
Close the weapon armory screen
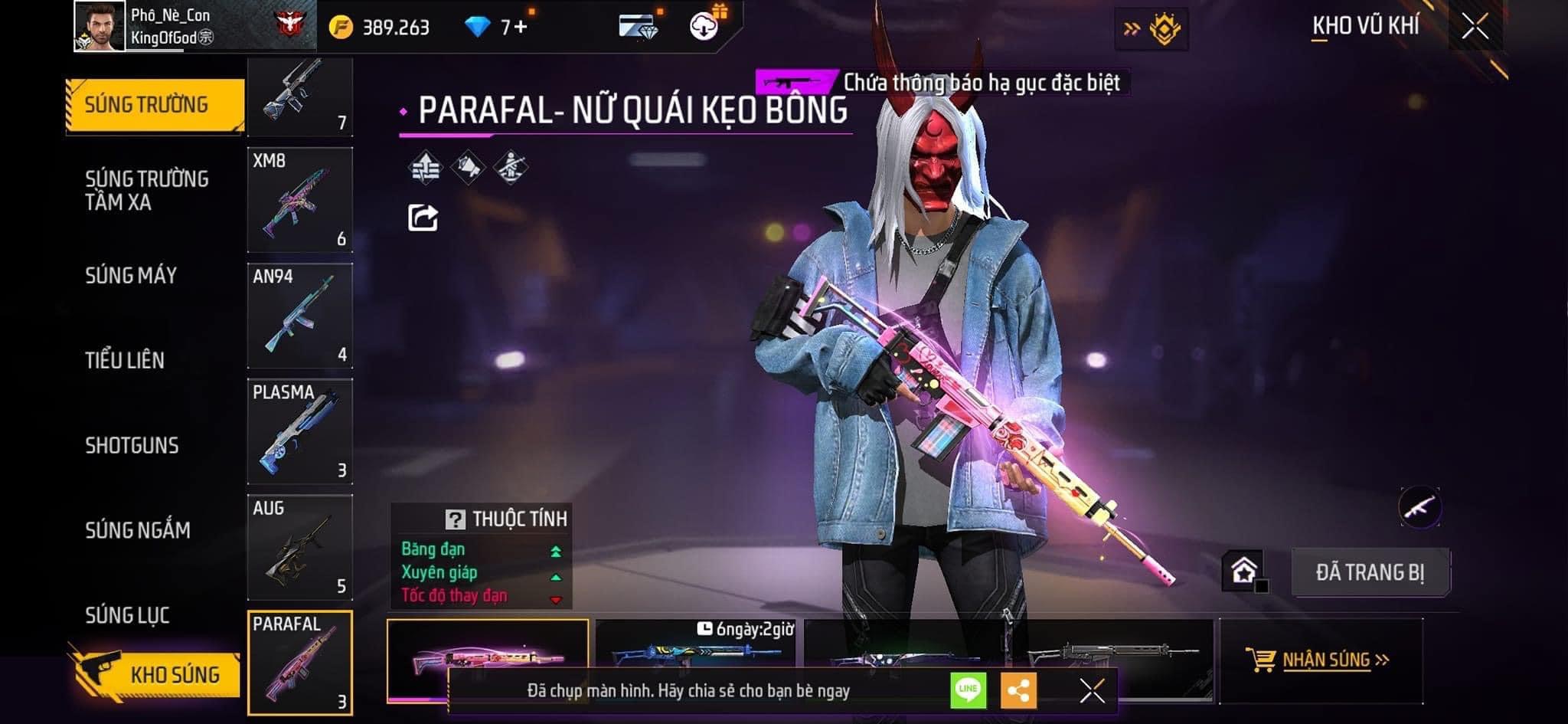[x=1475, y=28]
